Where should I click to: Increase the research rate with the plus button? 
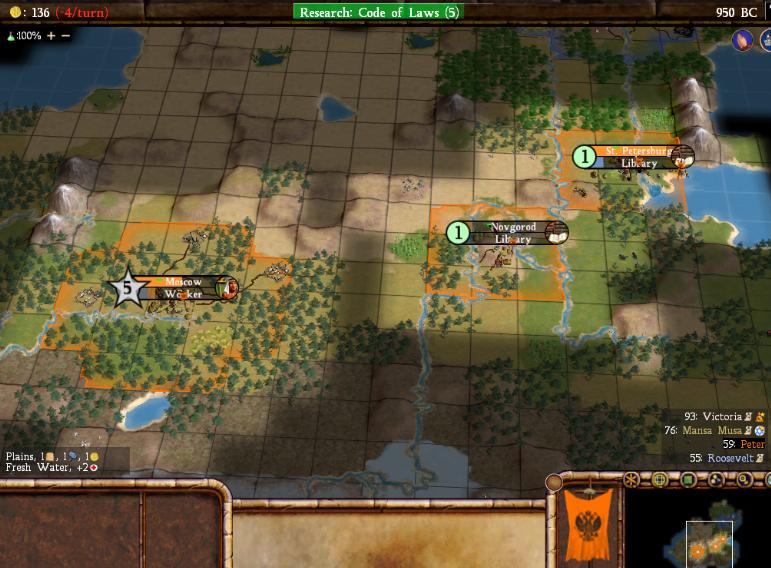tap(51, 35)
